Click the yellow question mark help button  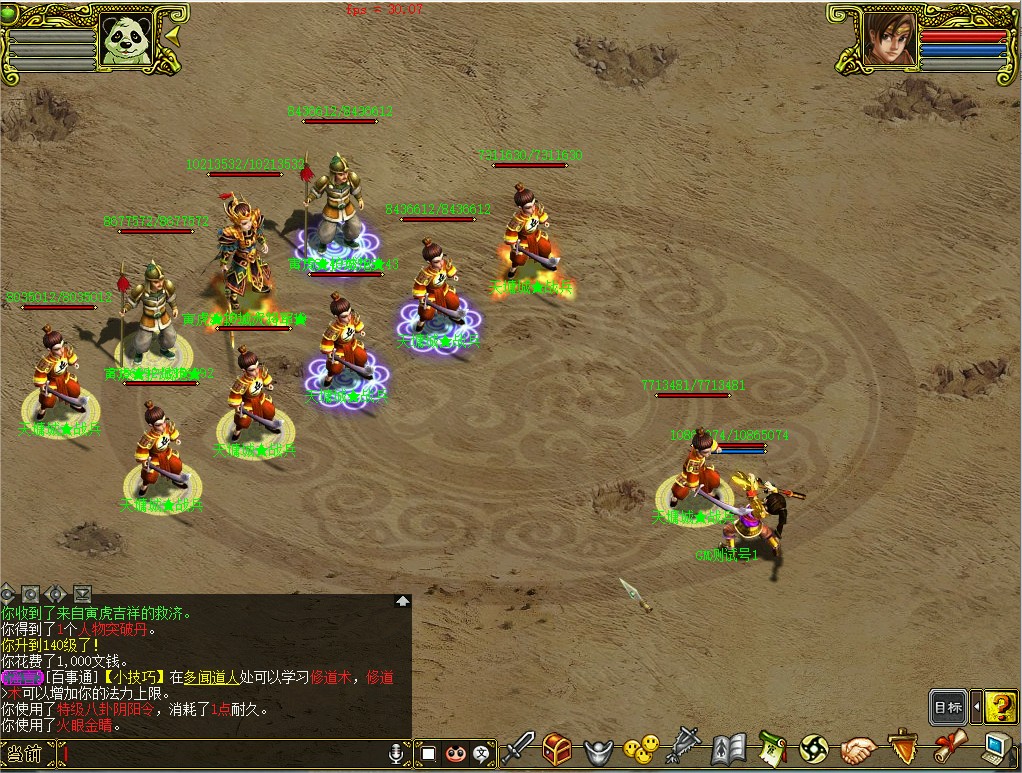[1001, 707]
